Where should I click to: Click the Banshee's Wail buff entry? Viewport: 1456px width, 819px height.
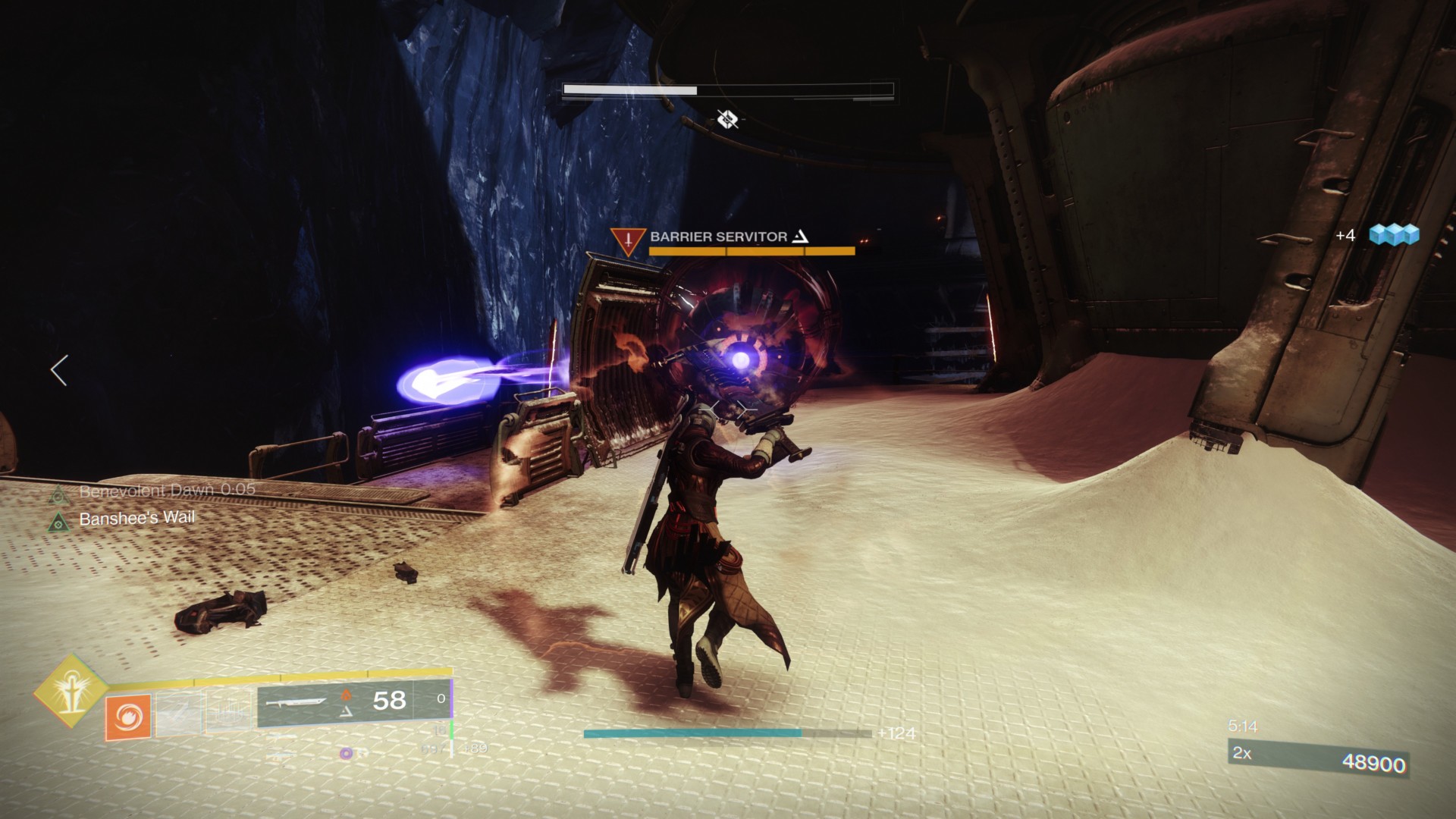click(x=136, y=519)
